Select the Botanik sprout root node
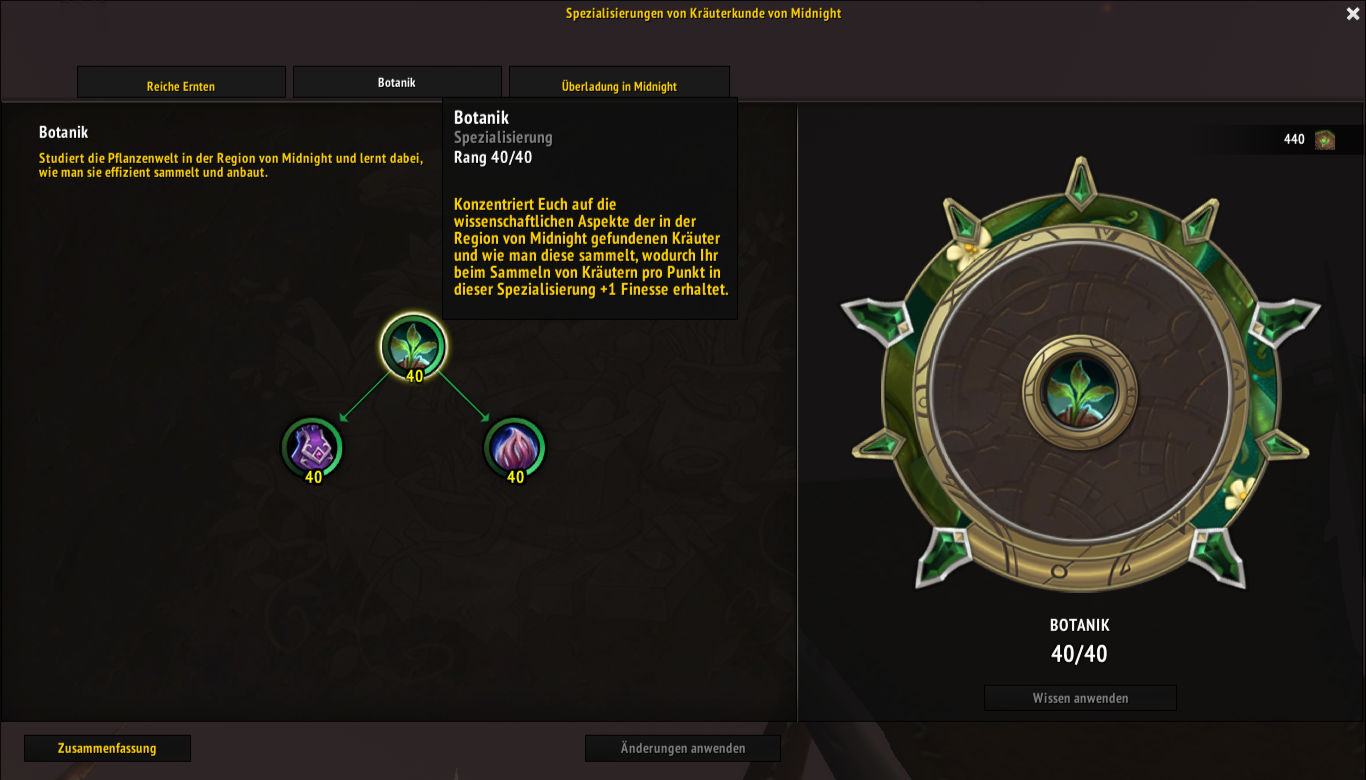Screen dimensions: 1366x780 click(x=413, y=346)
